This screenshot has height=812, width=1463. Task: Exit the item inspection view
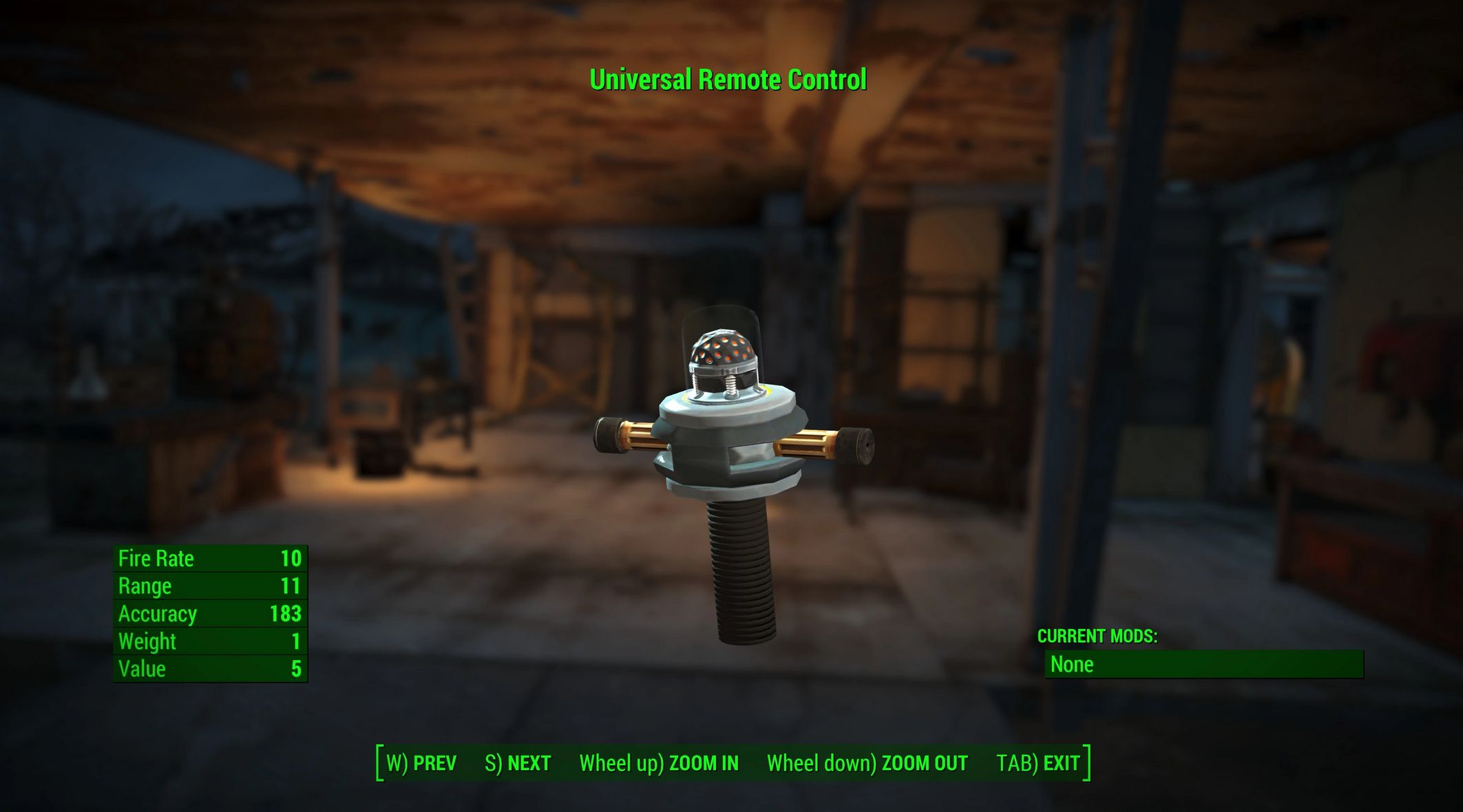tap(1038, 763)
